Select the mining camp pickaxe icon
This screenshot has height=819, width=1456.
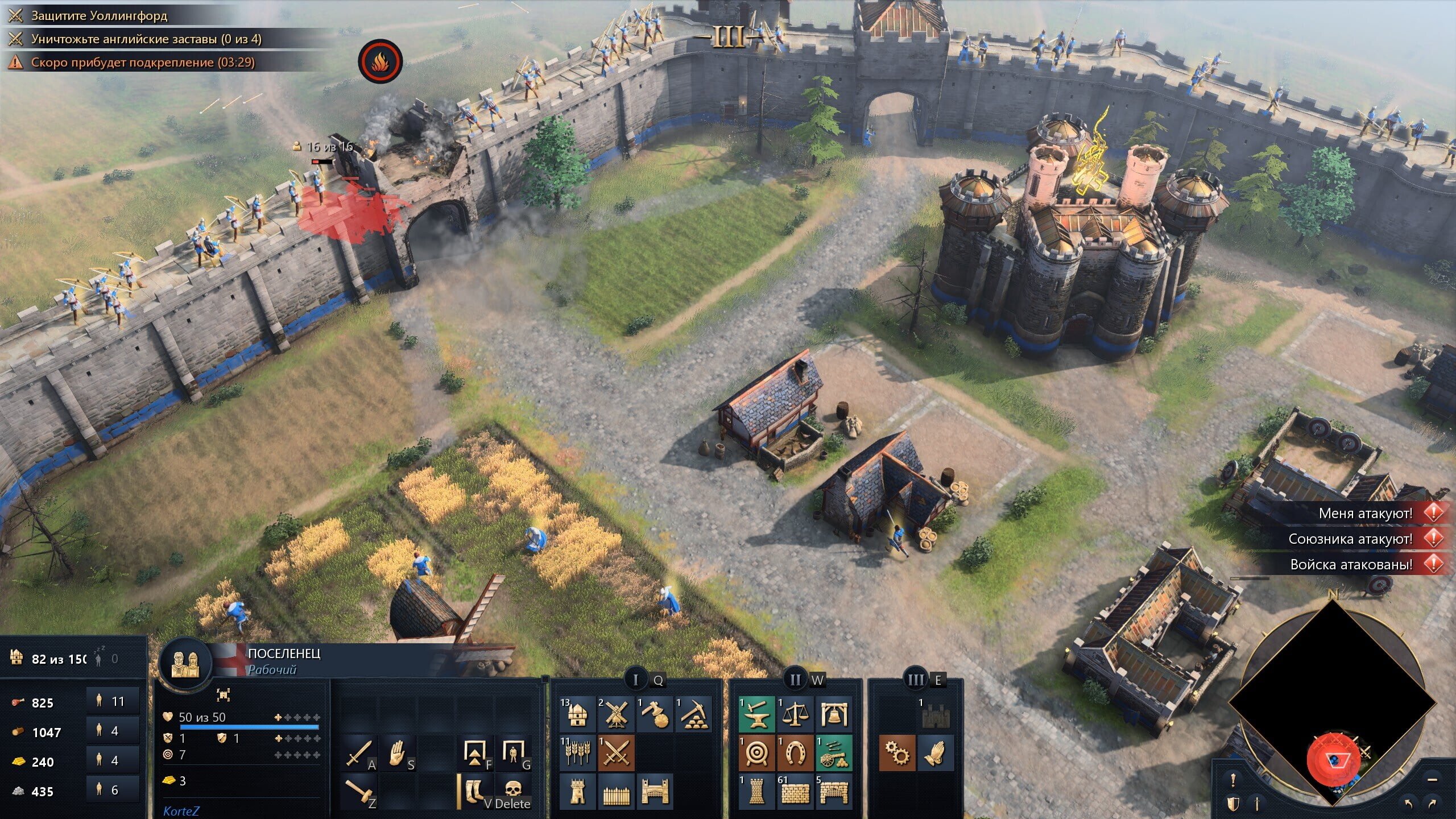click(x=693, y=714)
